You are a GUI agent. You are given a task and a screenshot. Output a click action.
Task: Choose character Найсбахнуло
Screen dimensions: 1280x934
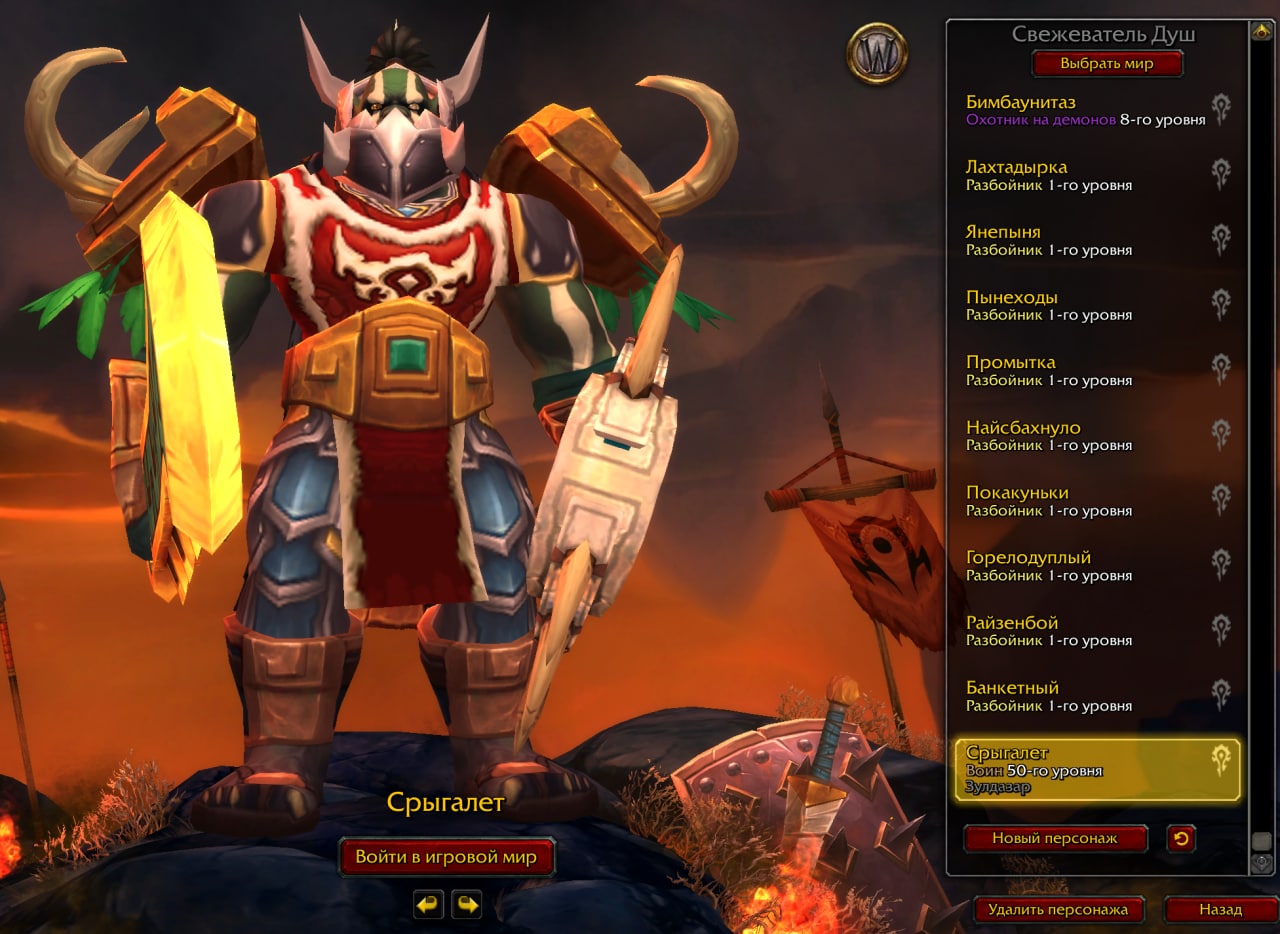[1085, 436]
